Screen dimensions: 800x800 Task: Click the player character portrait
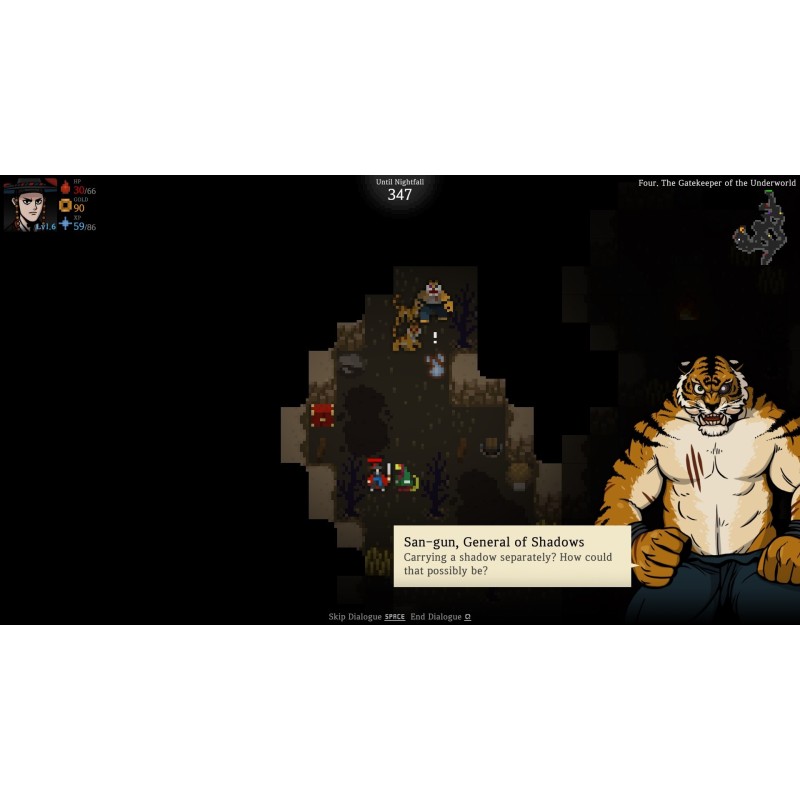coord(30,204)
